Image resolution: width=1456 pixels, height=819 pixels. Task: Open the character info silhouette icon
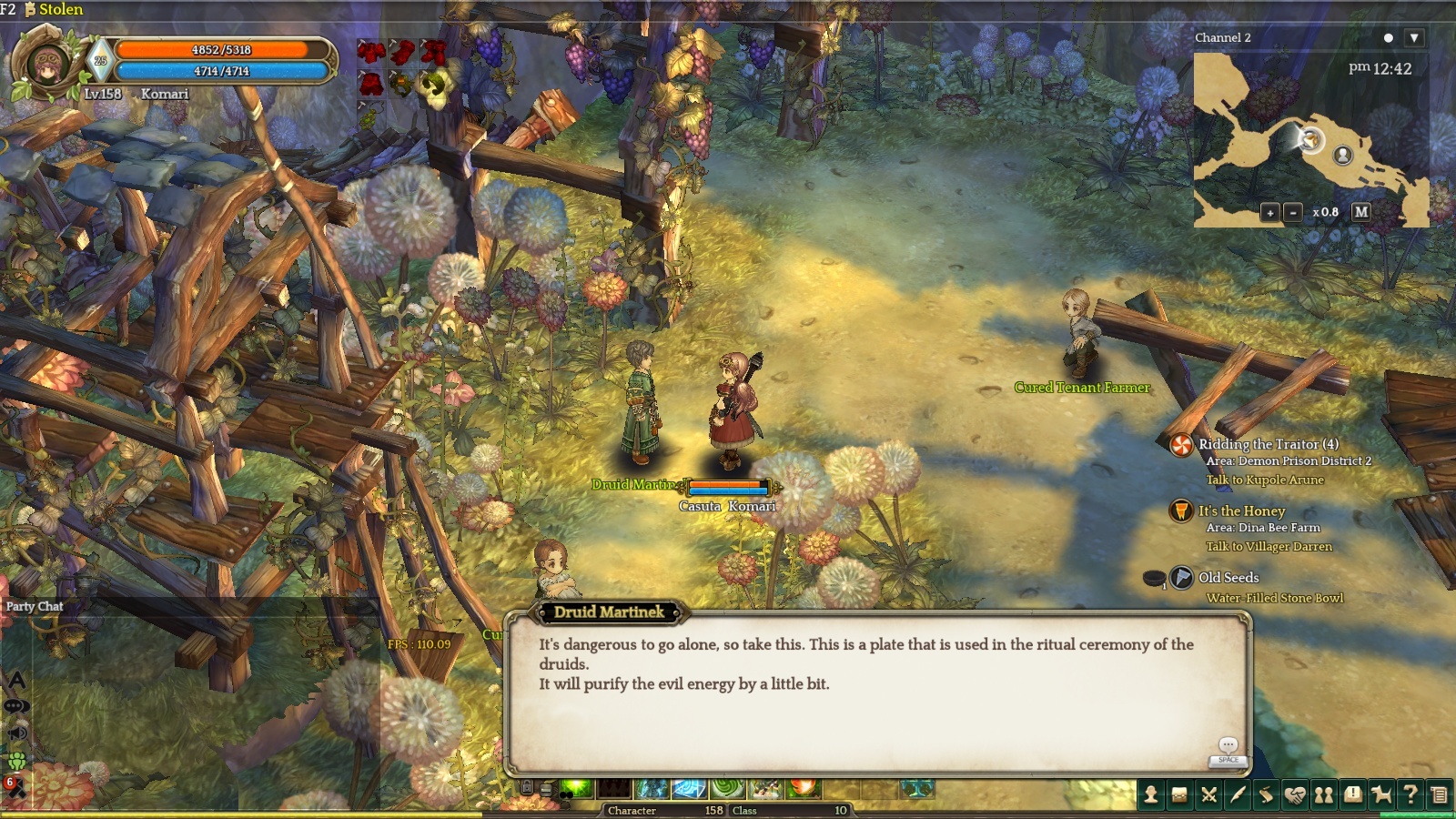[x=1151, y=795]
